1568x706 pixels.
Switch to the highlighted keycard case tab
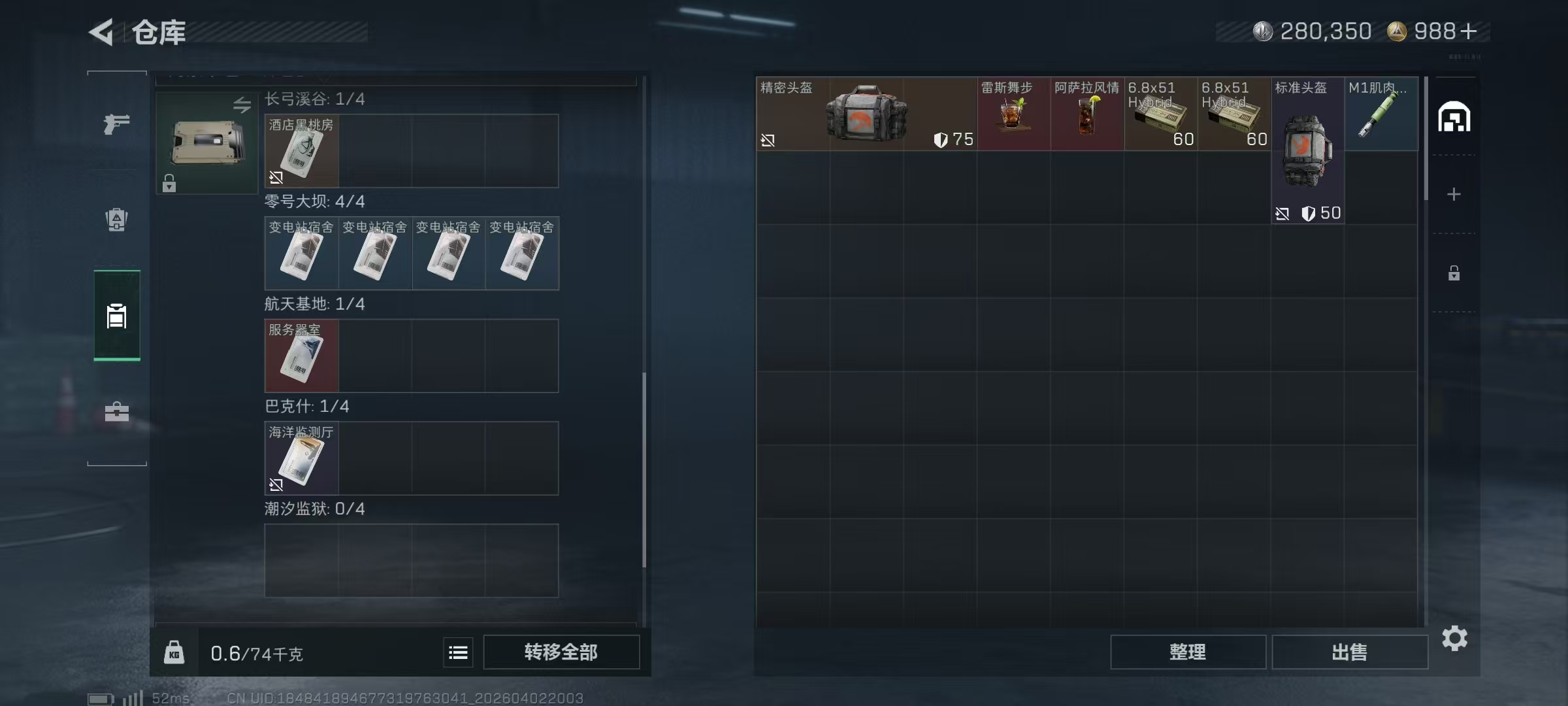pos(116,315)
